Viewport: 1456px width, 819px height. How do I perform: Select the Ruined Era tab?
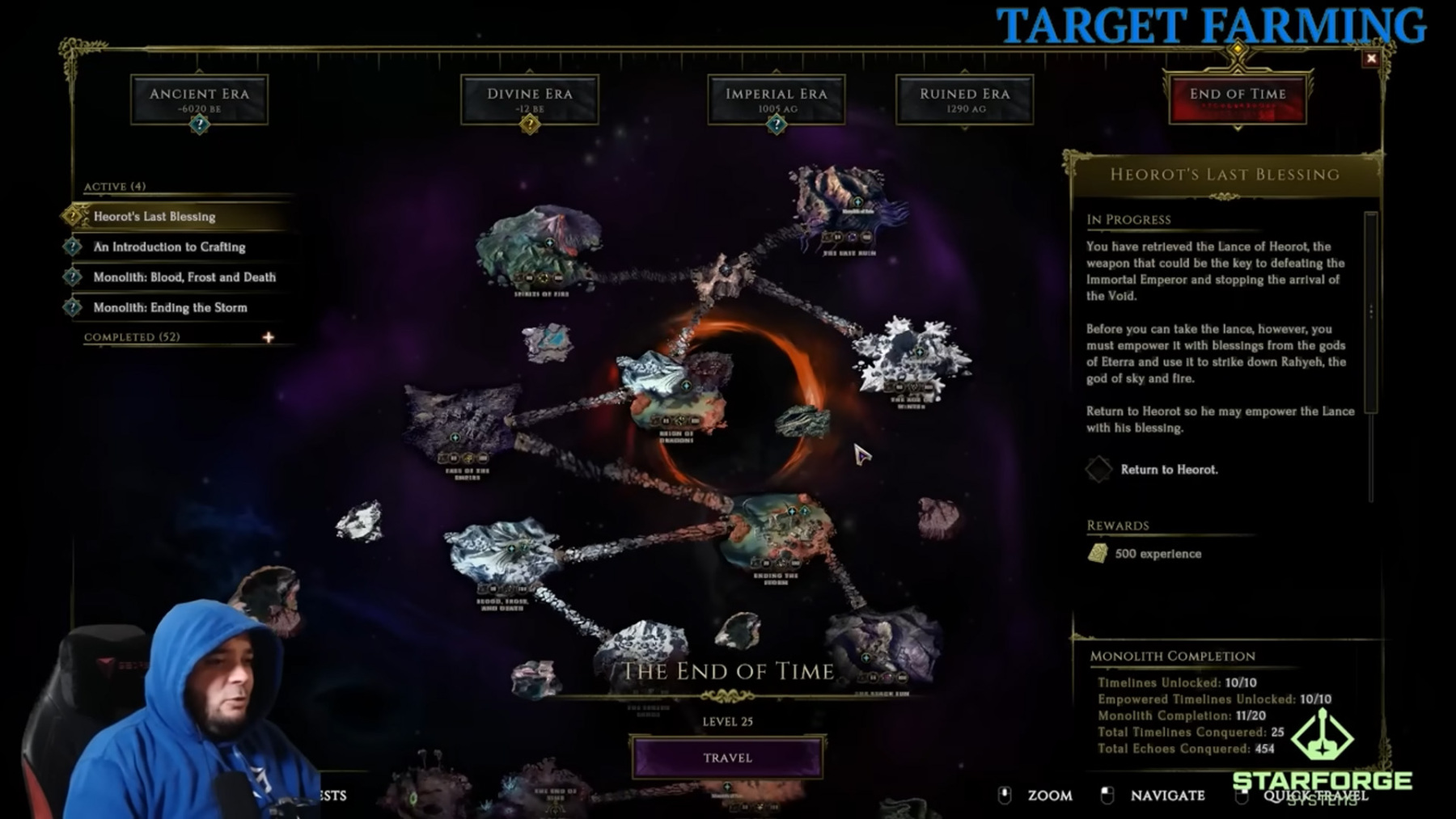[964, 99]
